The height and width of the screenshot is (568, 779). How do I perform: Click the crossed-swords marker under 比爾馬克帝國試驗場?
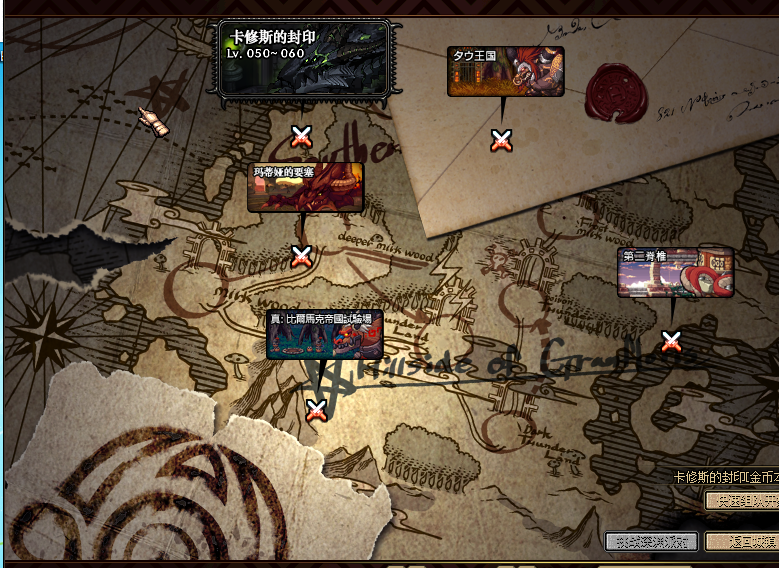(x=316, y=409)
